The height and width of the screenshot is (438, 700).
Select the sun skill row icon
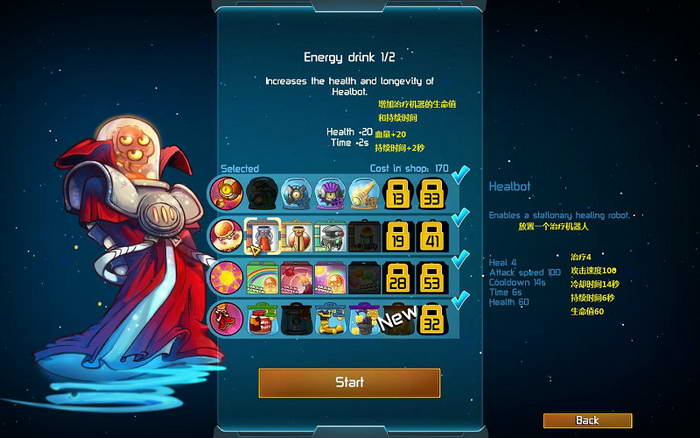pos(227,277)
